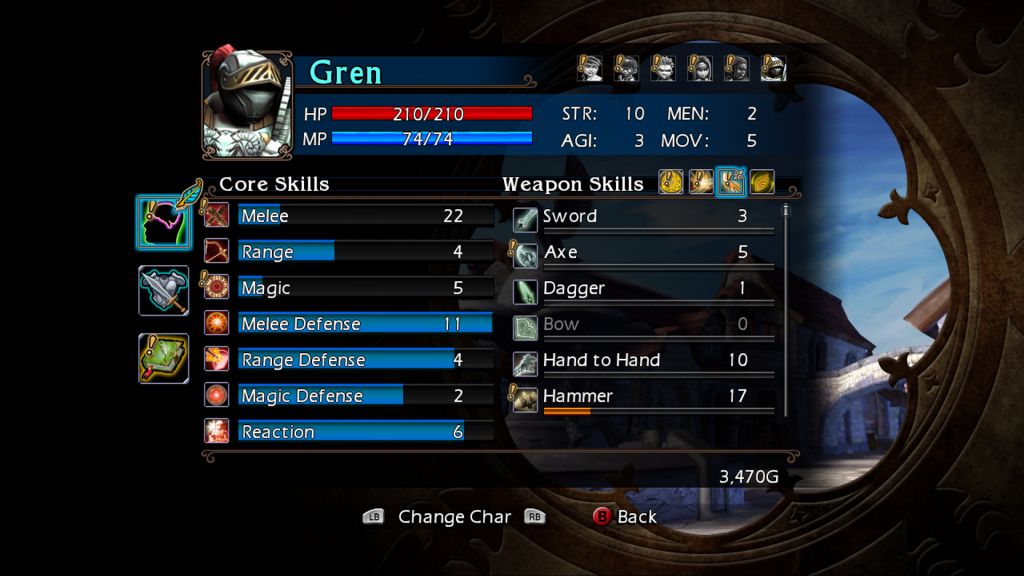Pick the Melee Defense skill
Image resolution: width=1024 pixels, height=576 pixels.
[x=350, y=324]
